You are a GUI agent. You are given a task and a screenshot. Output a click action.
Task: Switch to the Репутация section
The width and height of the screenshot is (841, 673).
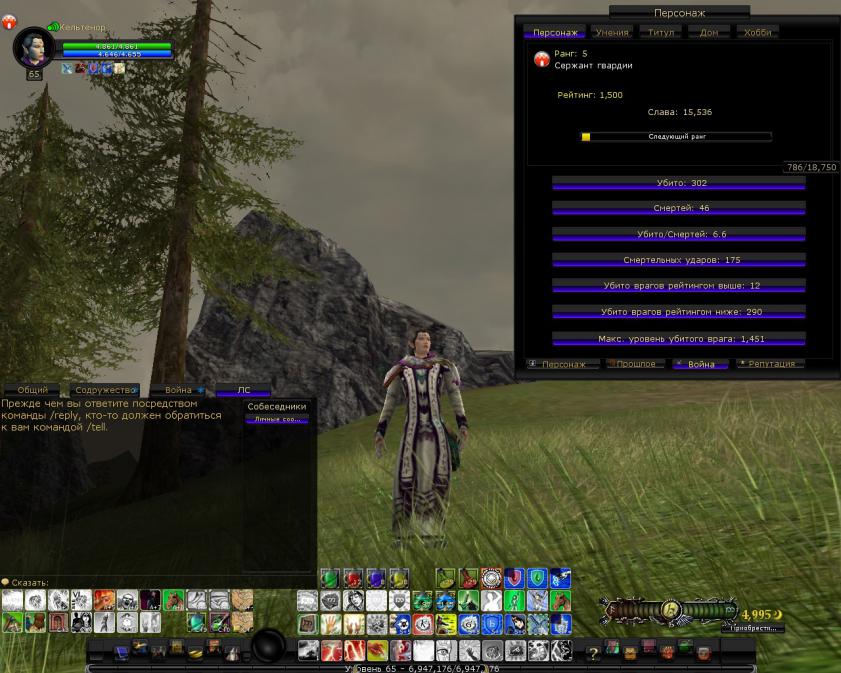(770, 364)
